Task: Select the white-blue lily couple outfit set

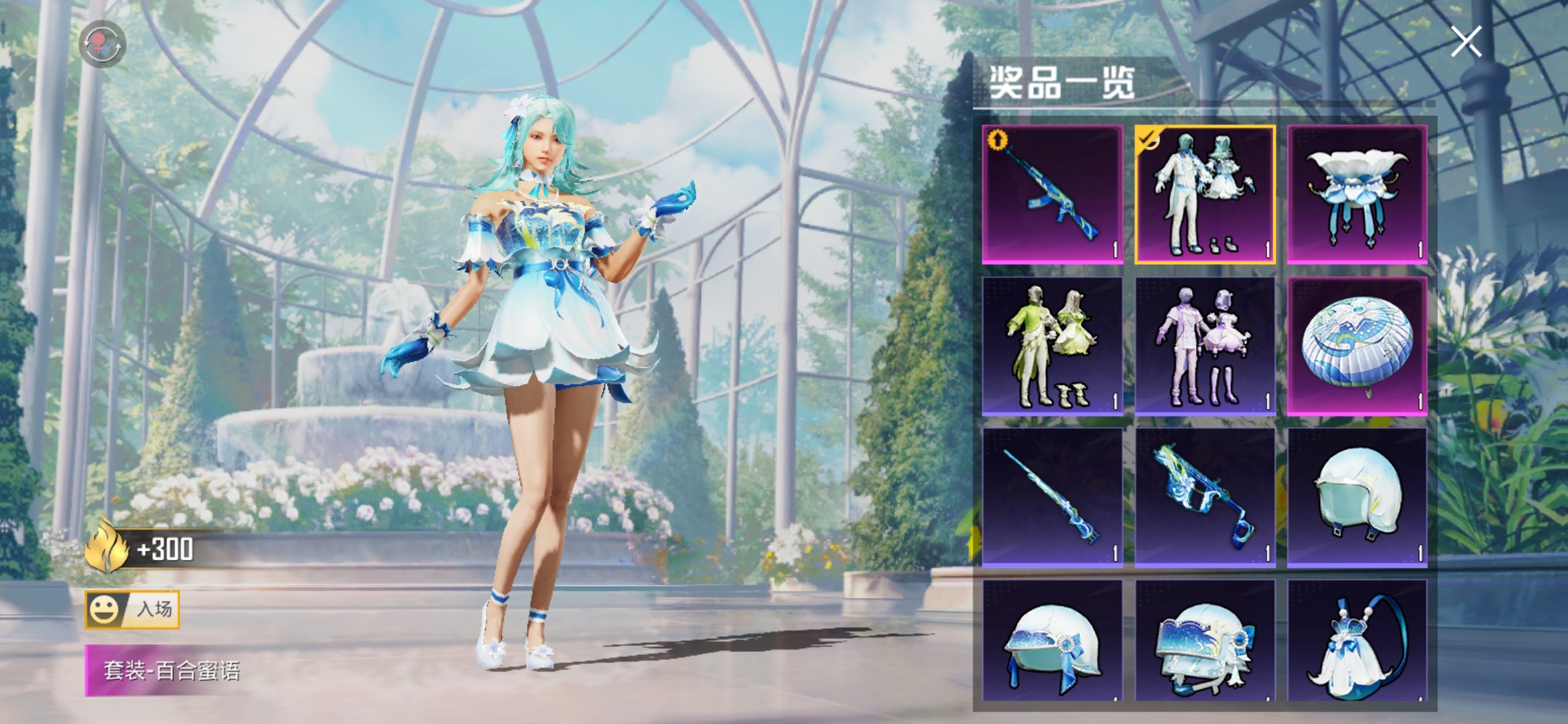Action: (1205, 194)
